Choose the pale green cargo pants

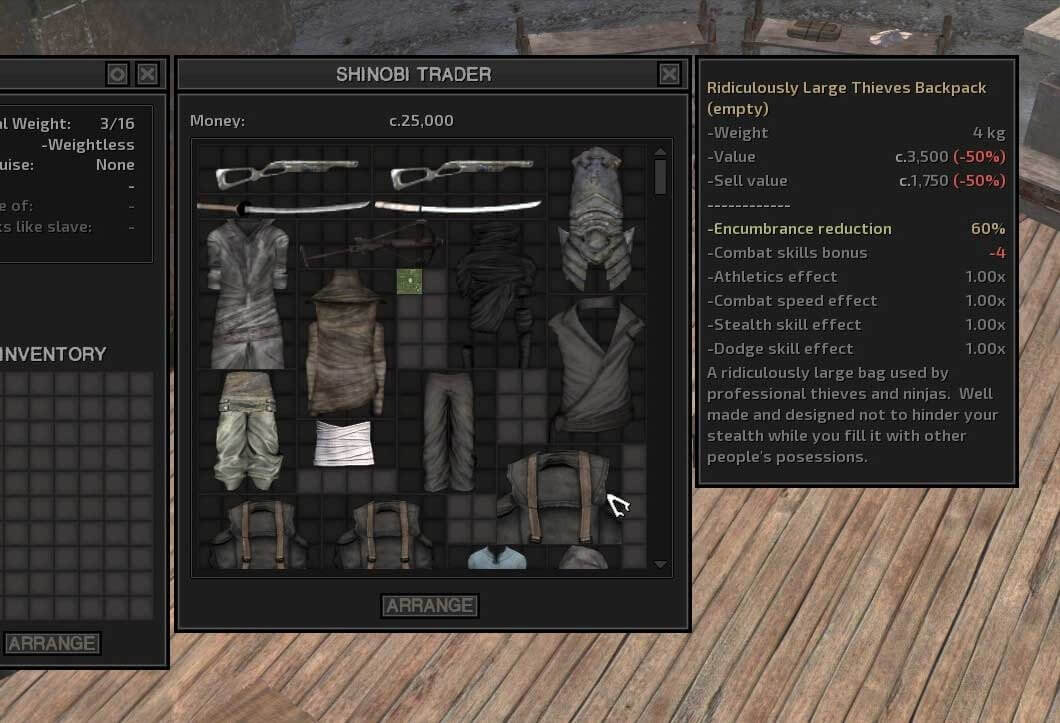[246, 430]
